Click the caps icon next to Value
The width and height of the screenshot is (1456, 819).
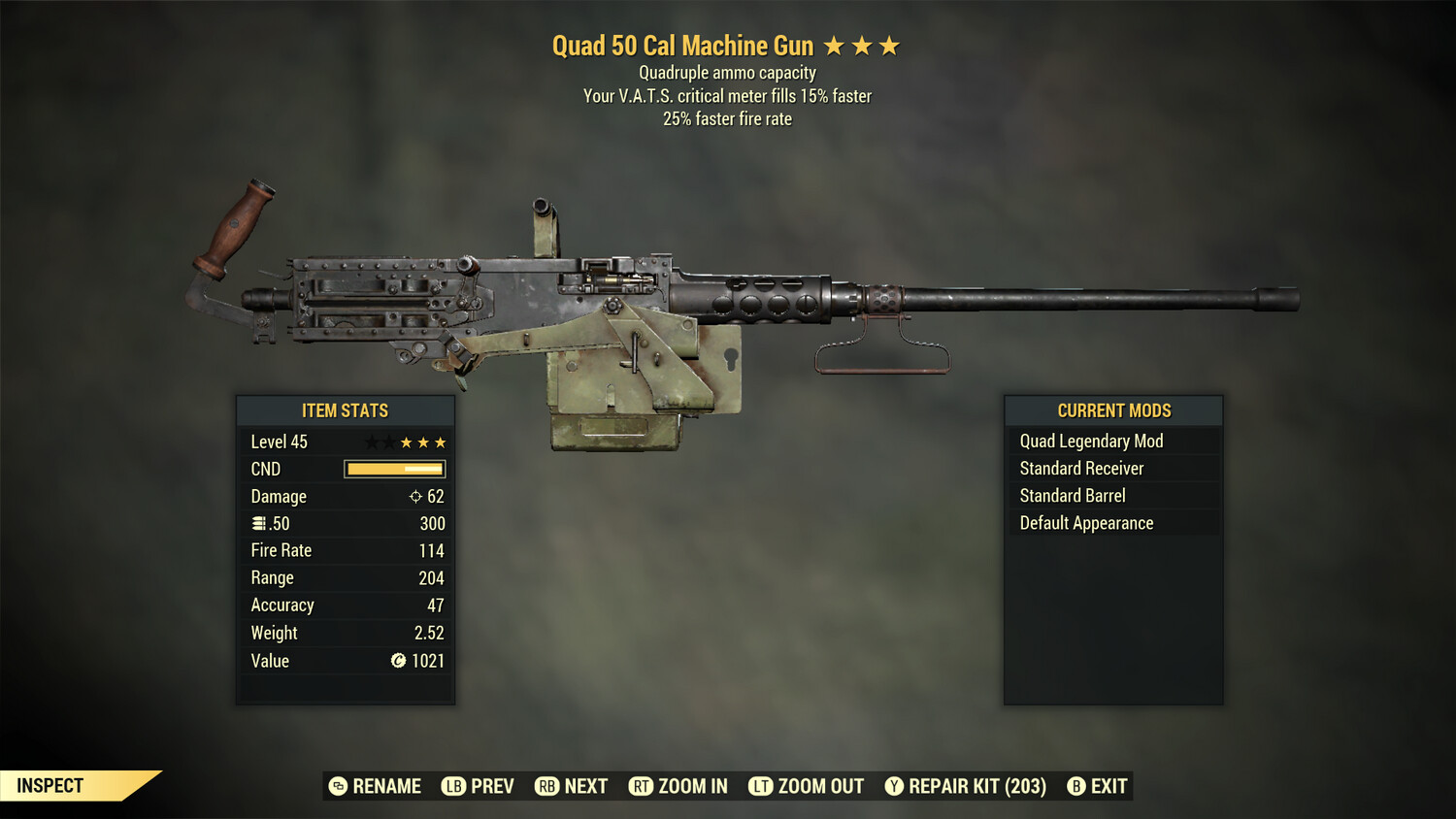(397, 661)
